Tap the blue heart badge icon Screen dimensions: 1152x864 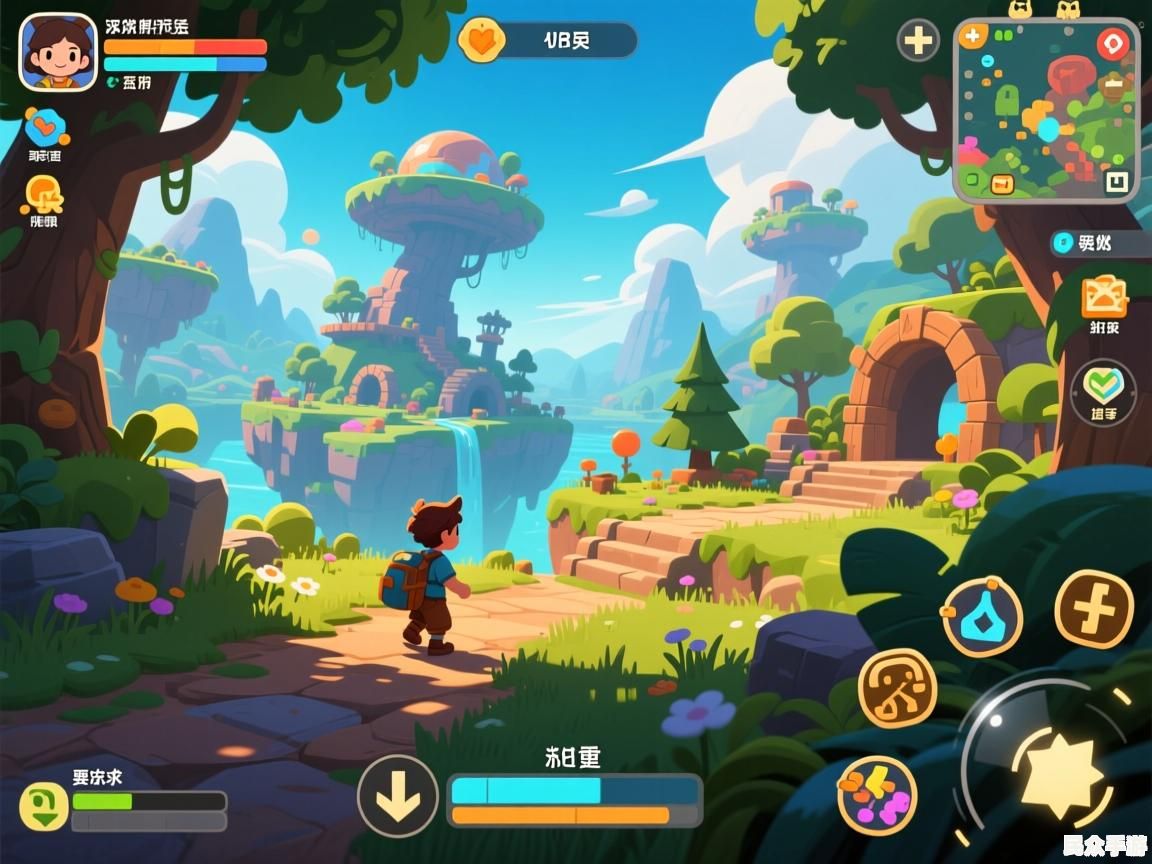(x=45, y=125)
